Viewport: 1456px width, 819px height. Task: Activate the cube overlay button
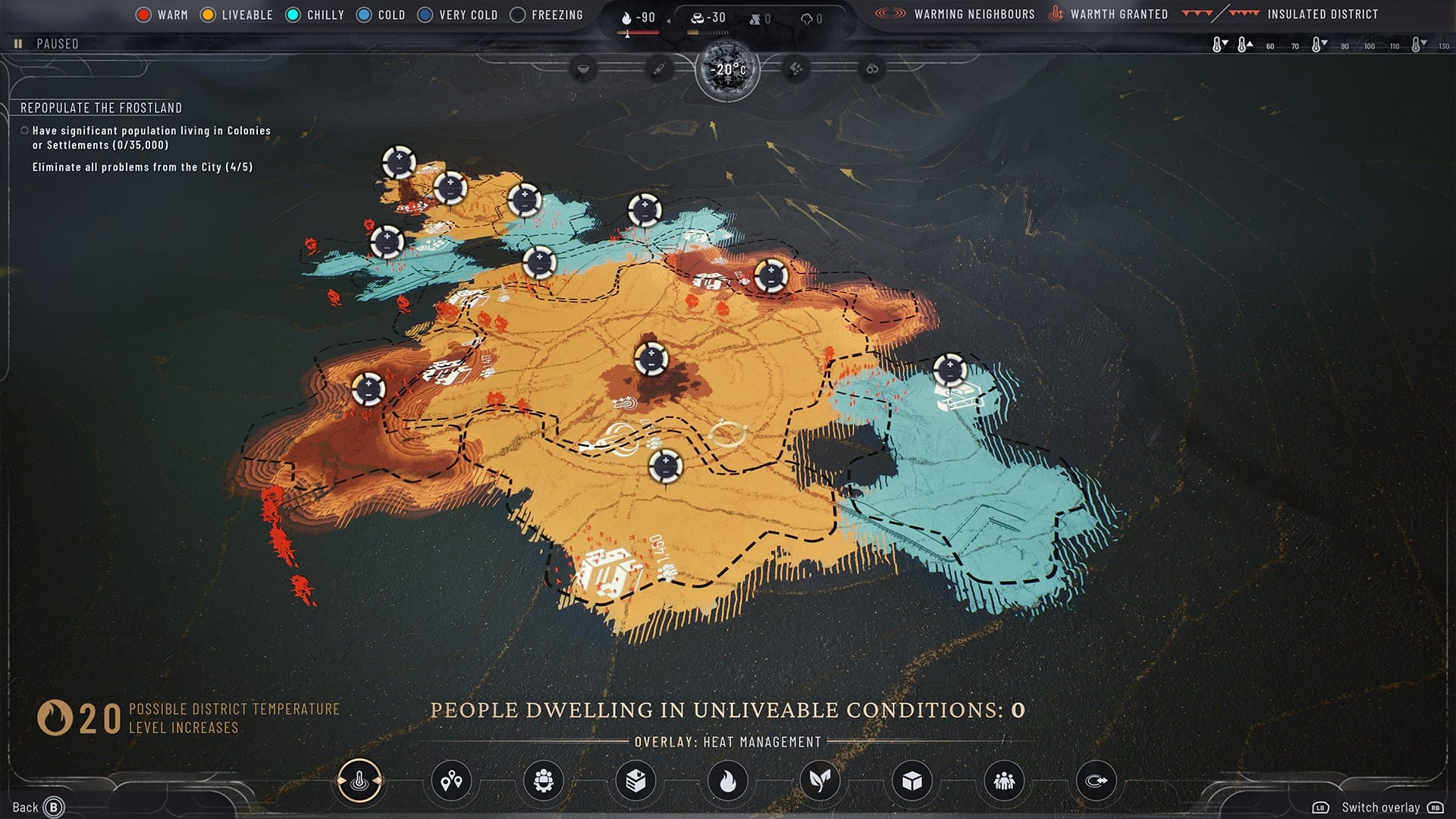pos(912,780)
